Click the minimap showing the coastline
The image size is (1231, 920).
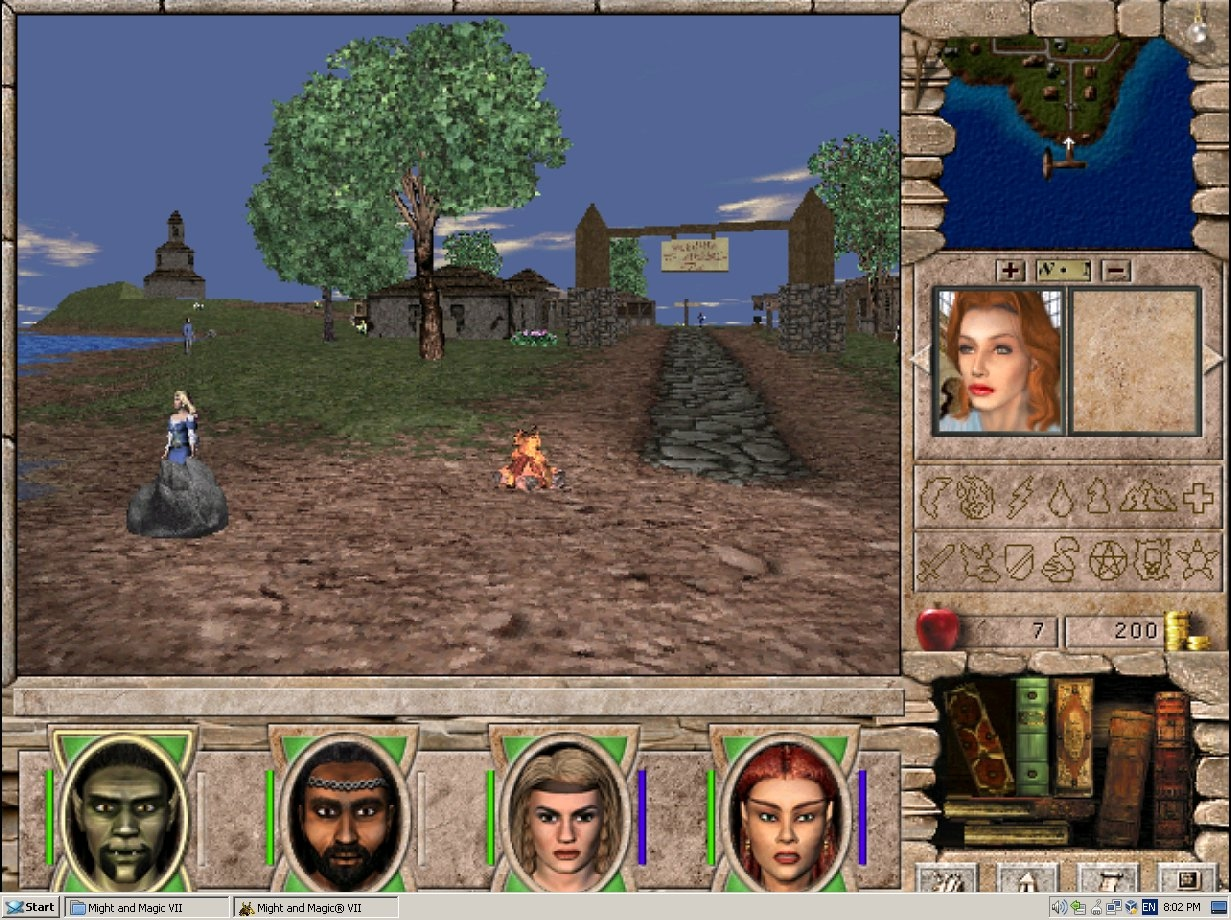tap(1065, 140)
